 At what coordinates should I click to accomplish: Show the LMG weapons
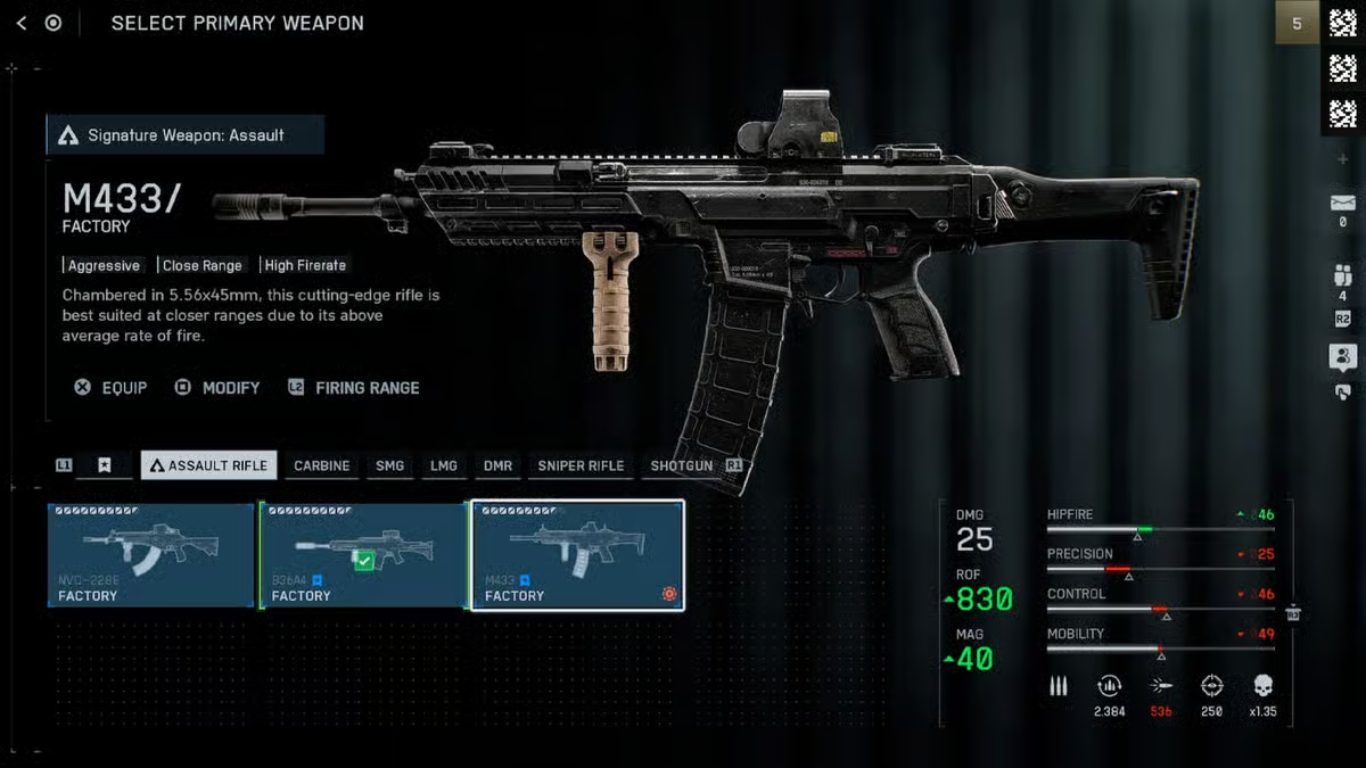(444, 465)
